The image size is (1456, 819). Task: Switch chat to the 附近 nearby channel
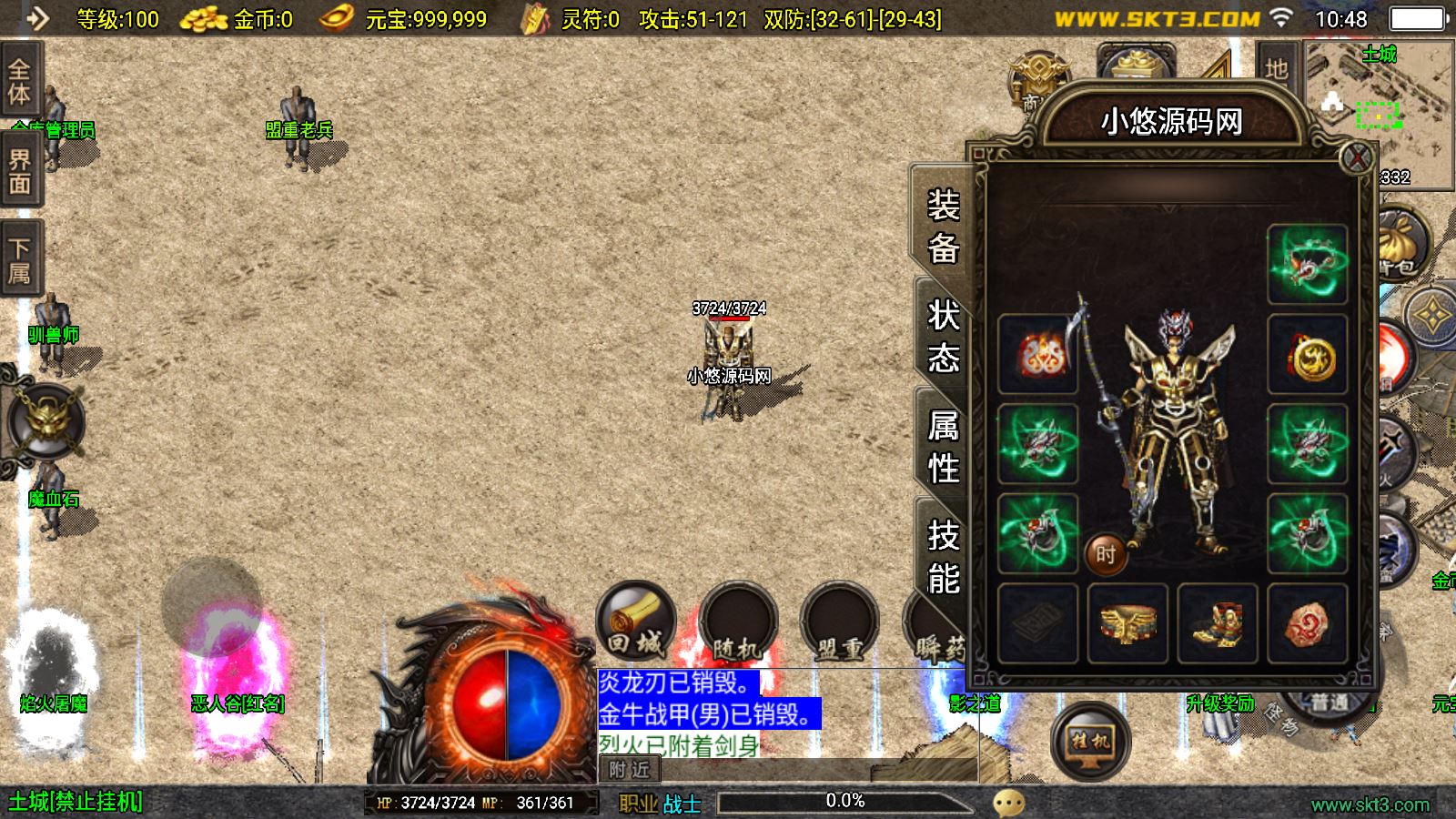[629, 770]
